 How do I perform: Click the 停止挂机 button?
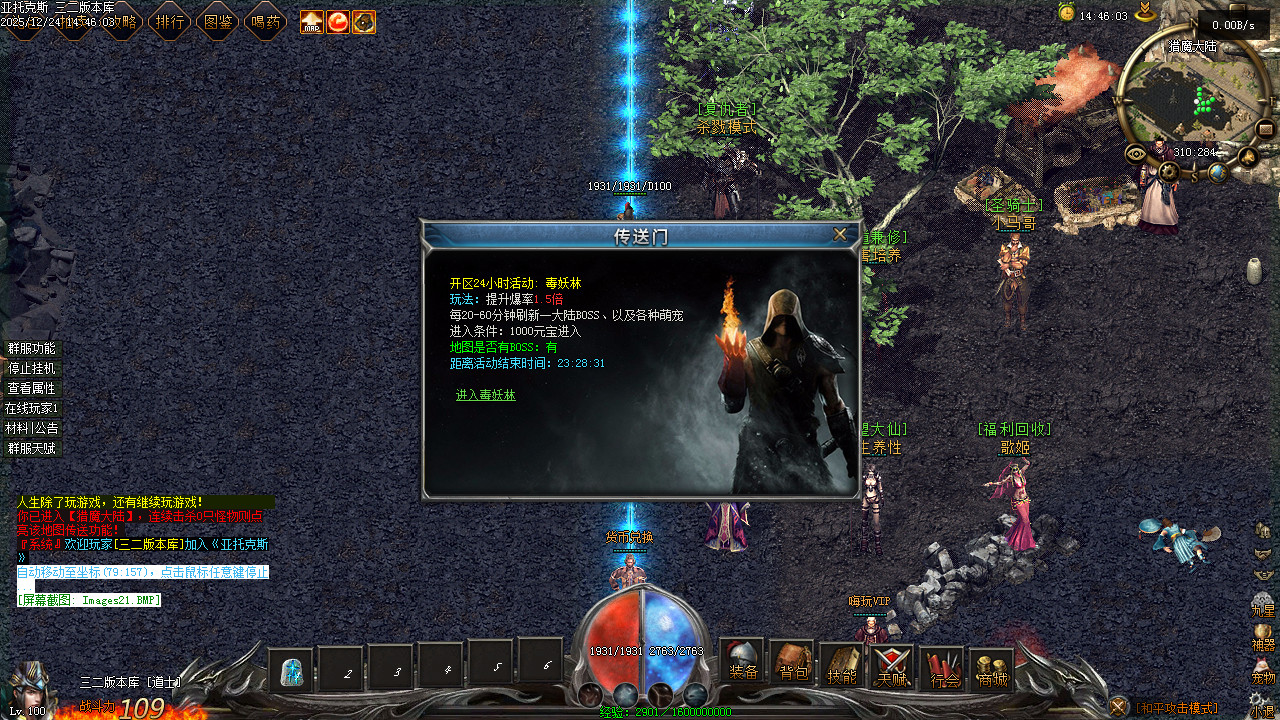click(32, 368)
